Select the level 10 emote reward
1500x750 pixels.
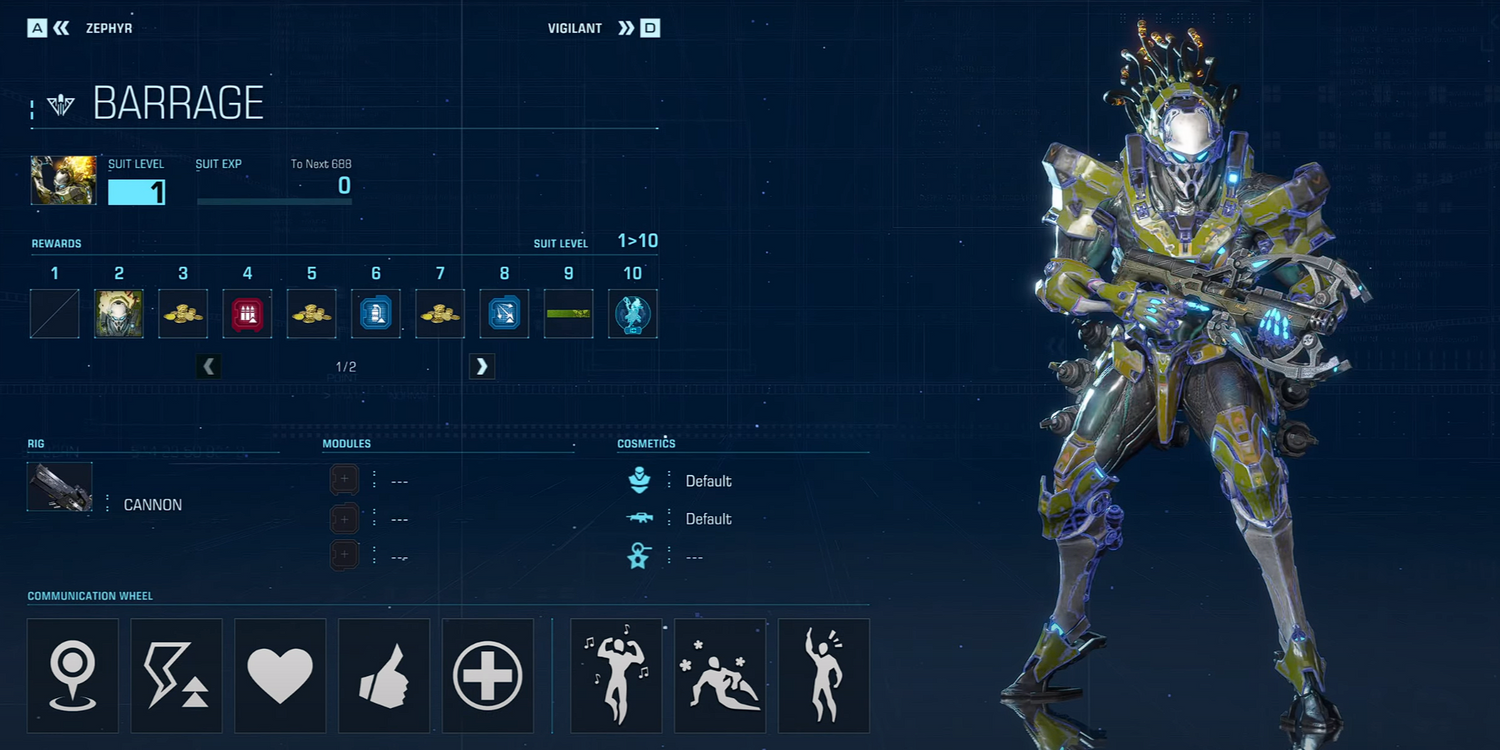coord(632,314)
